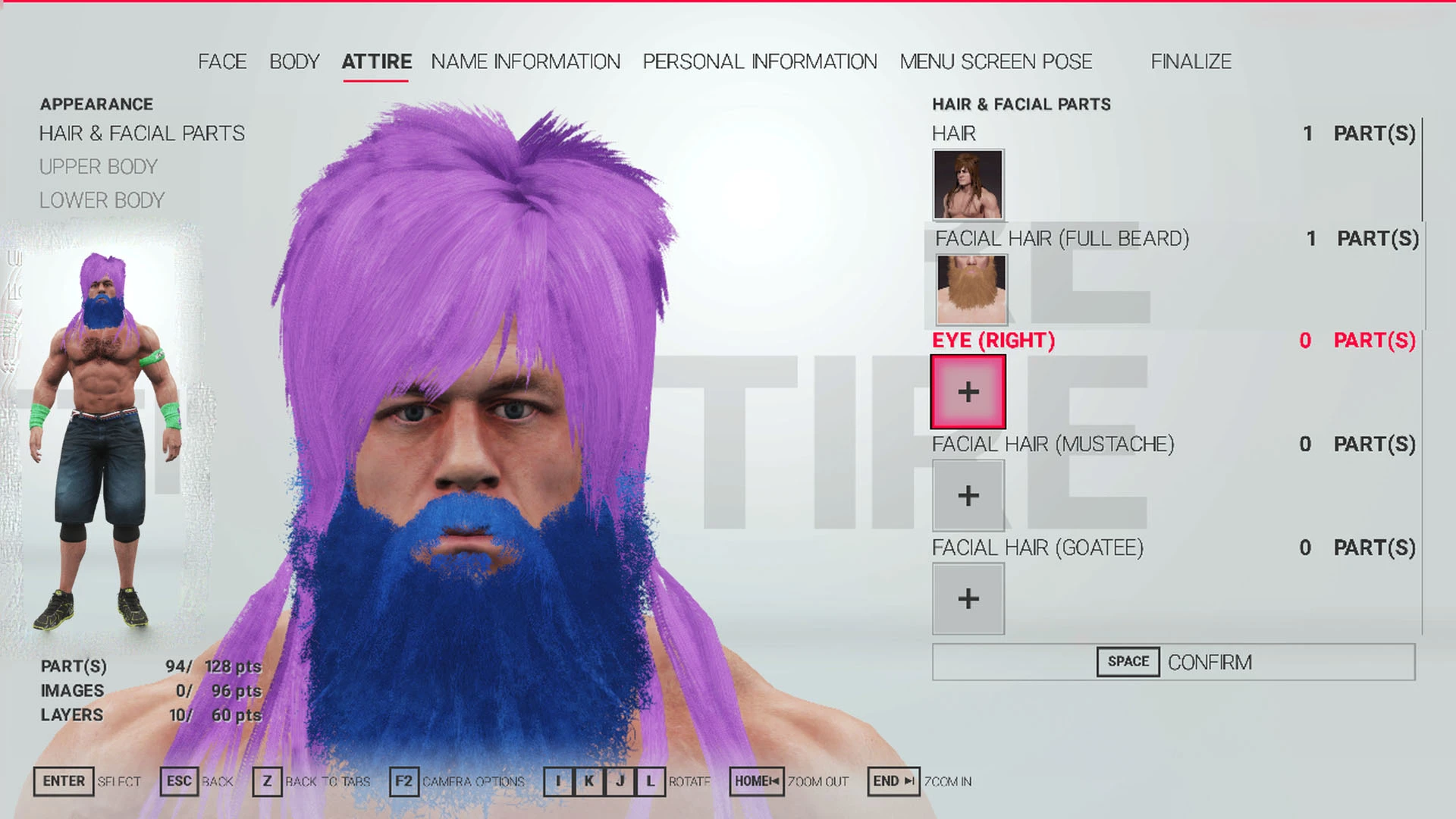The image size is (1456, 819).
Task: Select HAIR & FACIAL PARTS in sidebar
Action: (x=142, y=133)
